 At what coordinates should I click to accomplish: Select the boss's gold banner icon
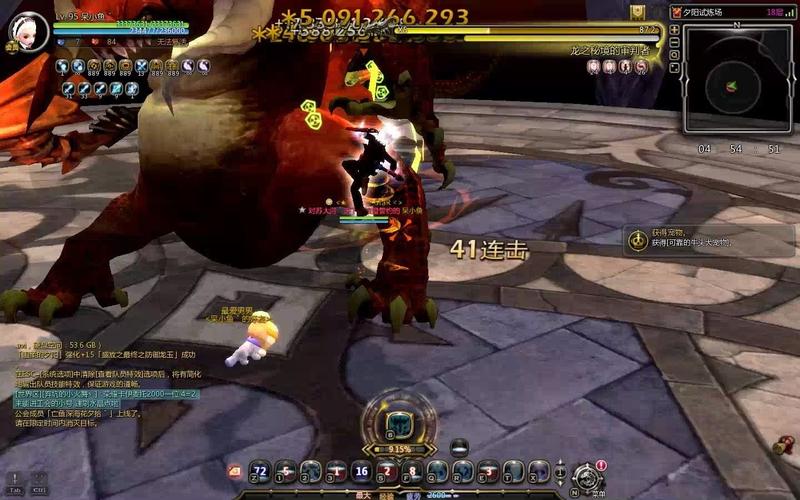(637, 11)
